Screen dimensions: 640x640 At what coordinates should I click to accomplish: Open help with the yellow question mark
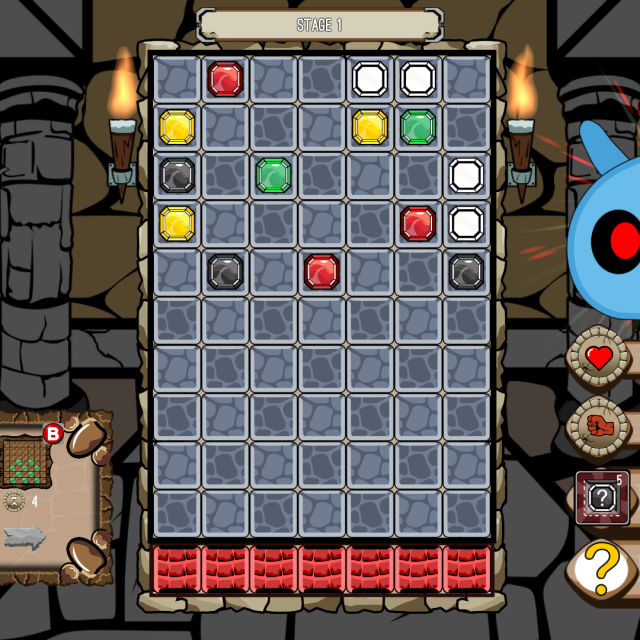(x=602, y=569)
